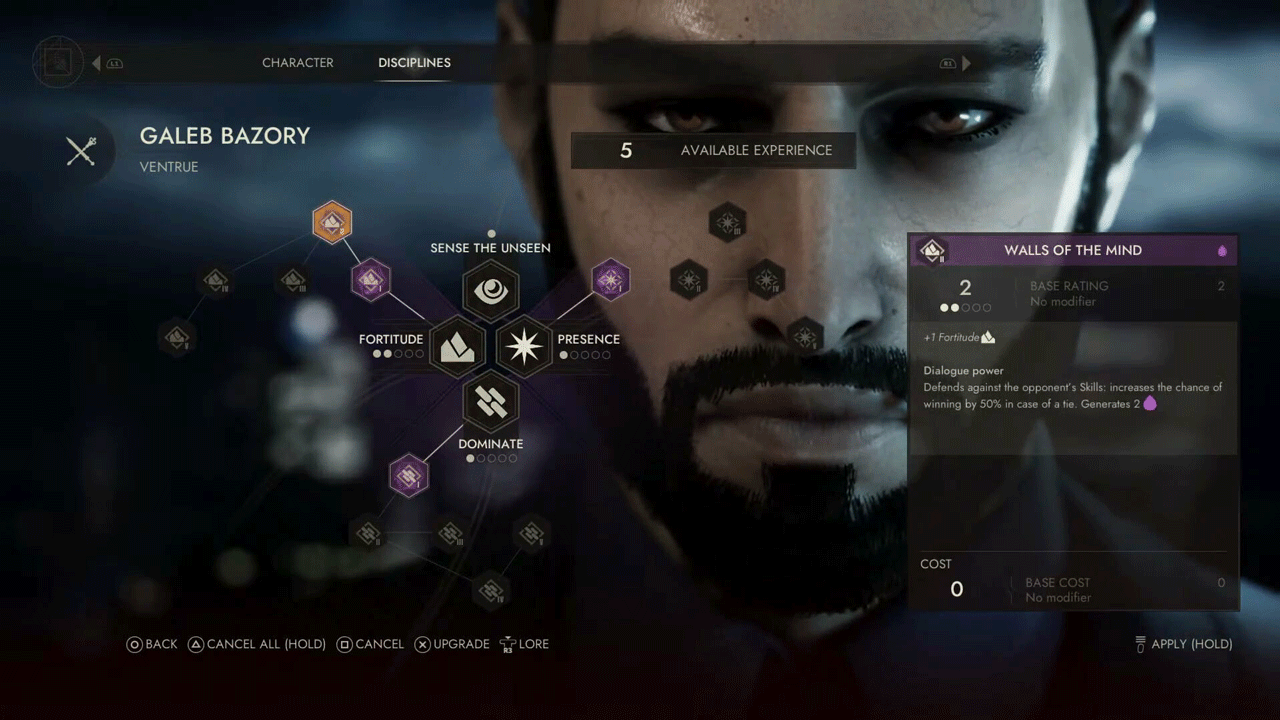Select the purple Presence power node

pyautogui.click(x=611, y=281)
